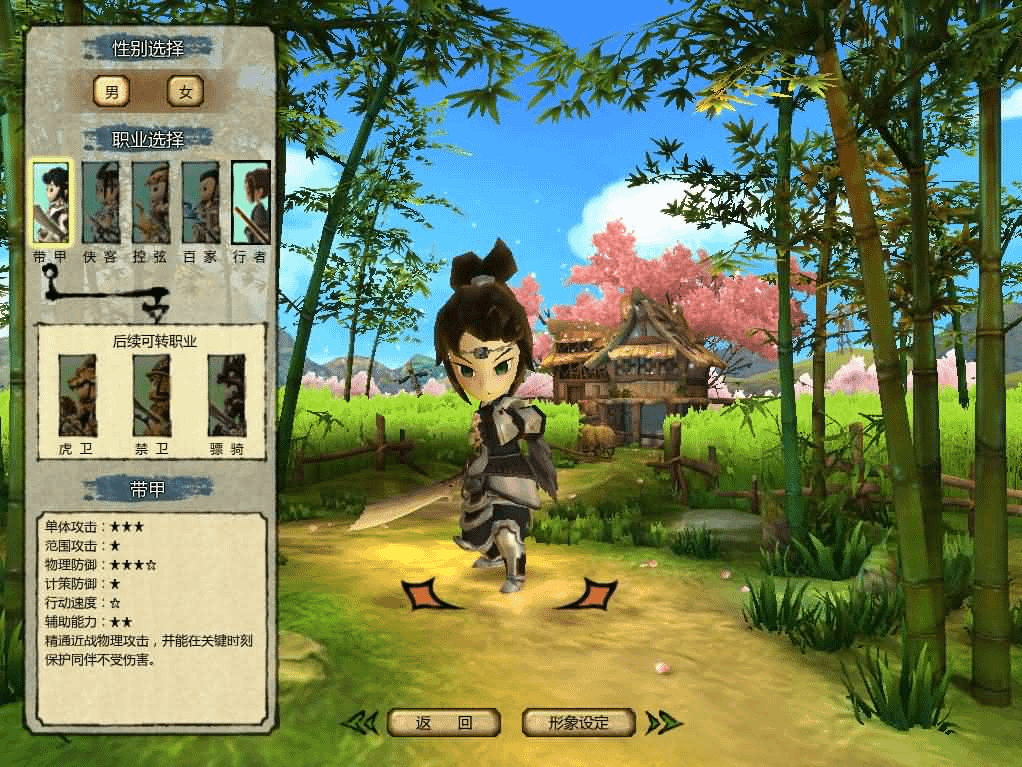Screen dimensions: 1022x767
Task: Choose the female gender button 女
Action: [x=185, y=92]
